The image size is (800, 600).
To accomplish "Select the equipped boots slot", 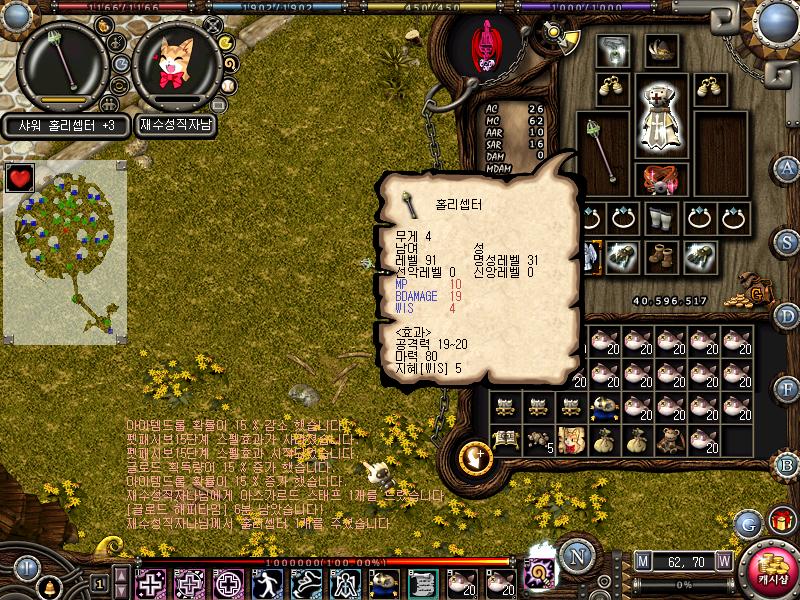I will coord(661,256).
